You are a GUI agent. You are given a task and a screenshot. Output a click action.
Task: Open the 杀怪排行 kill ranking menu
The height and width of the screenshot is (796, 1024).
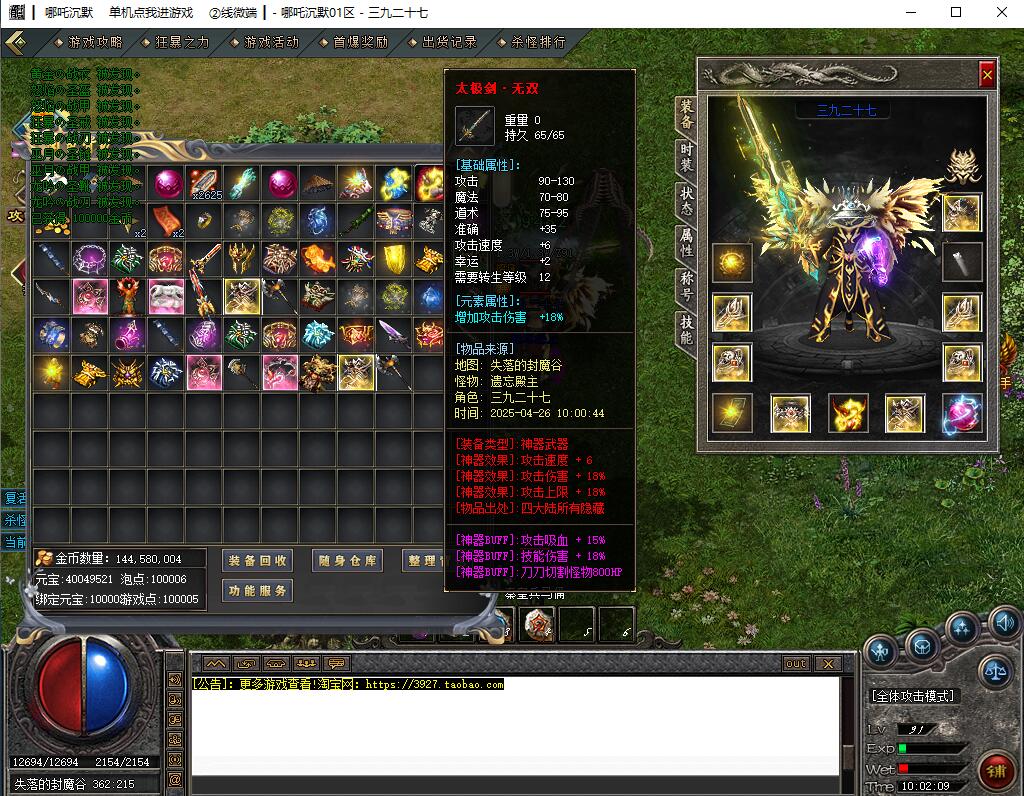532,42
